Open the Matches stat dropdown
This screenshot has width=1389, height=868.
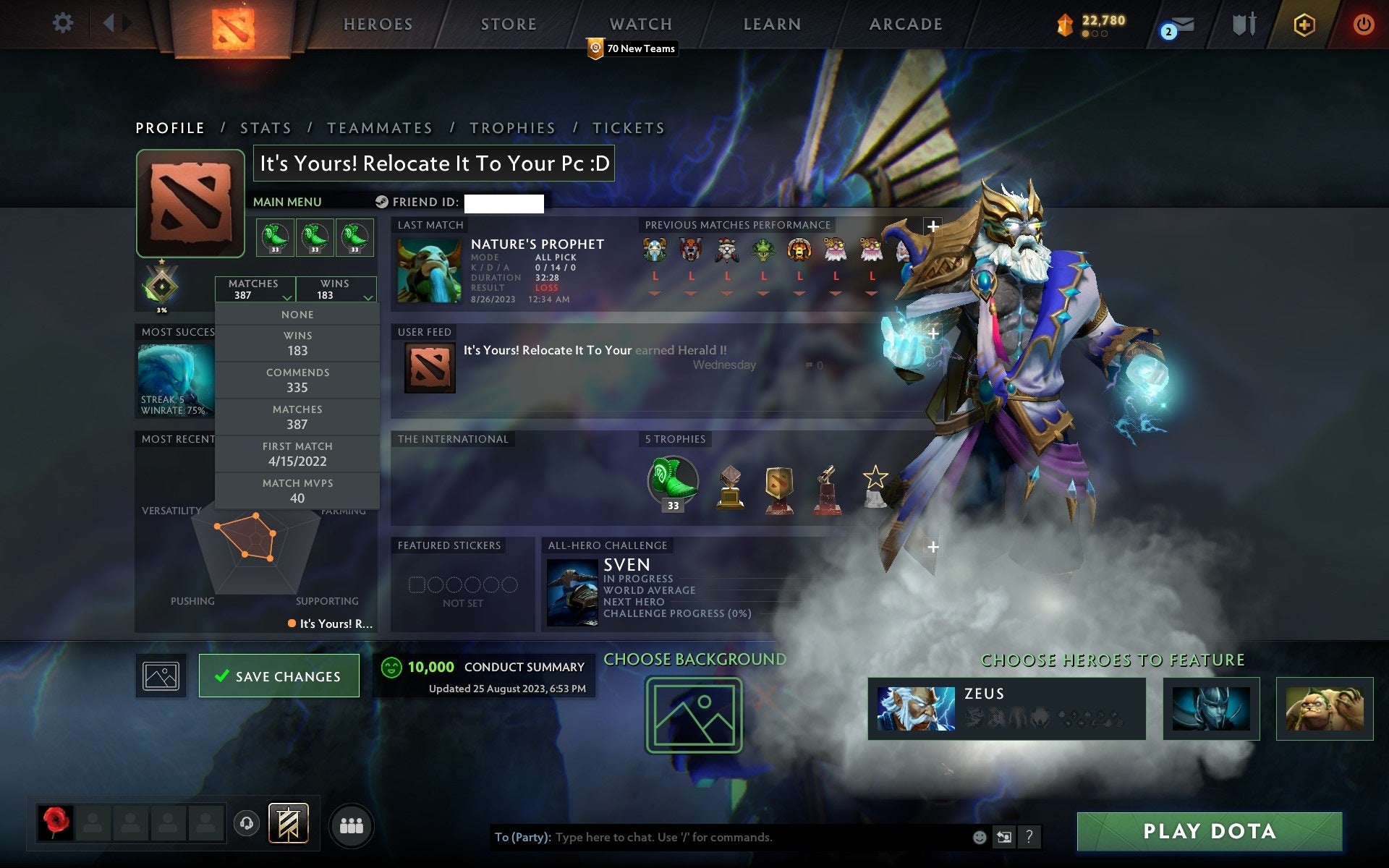pos(255,289)
